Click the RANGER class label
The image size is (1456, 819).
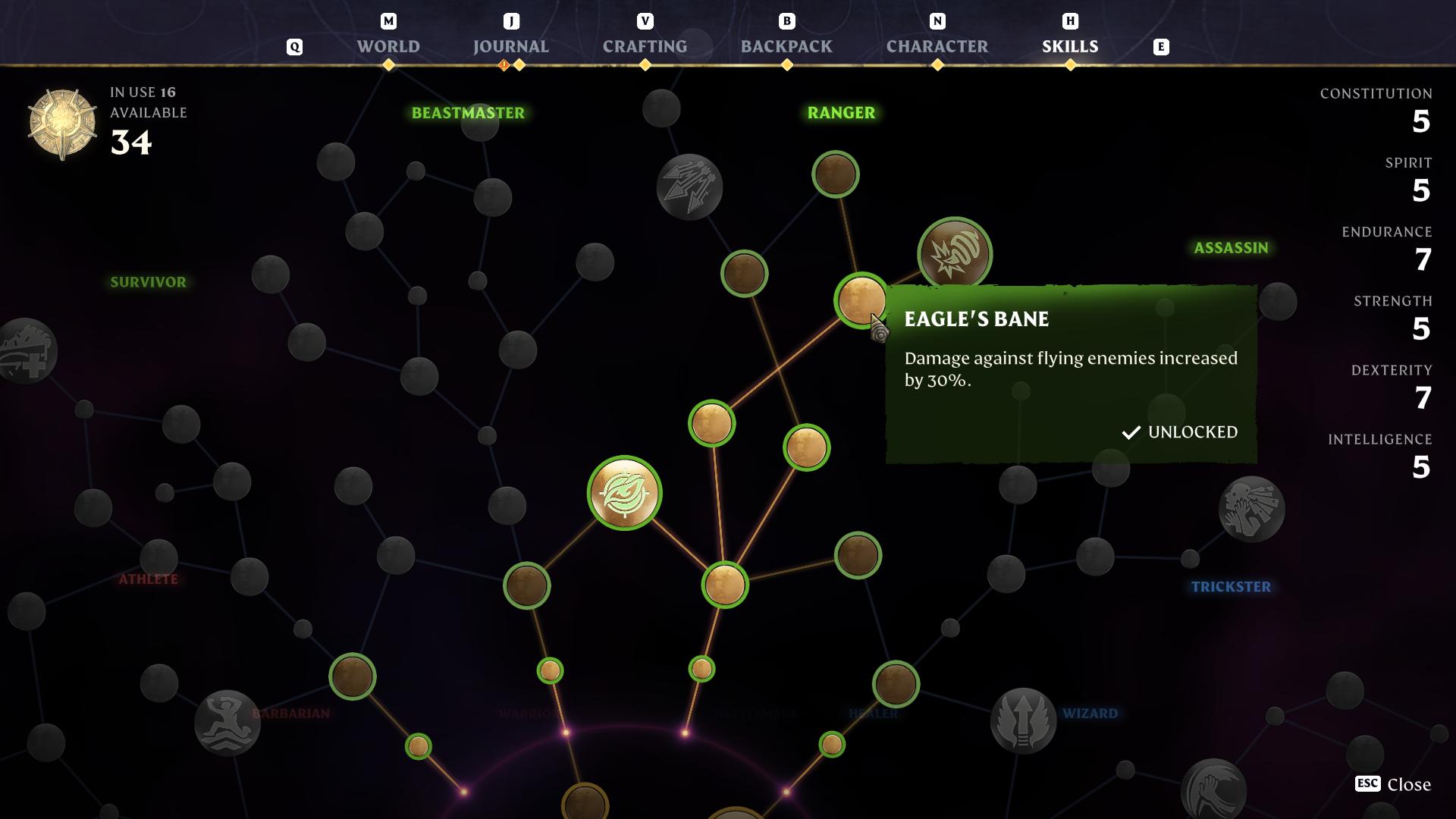click(840, 111)
